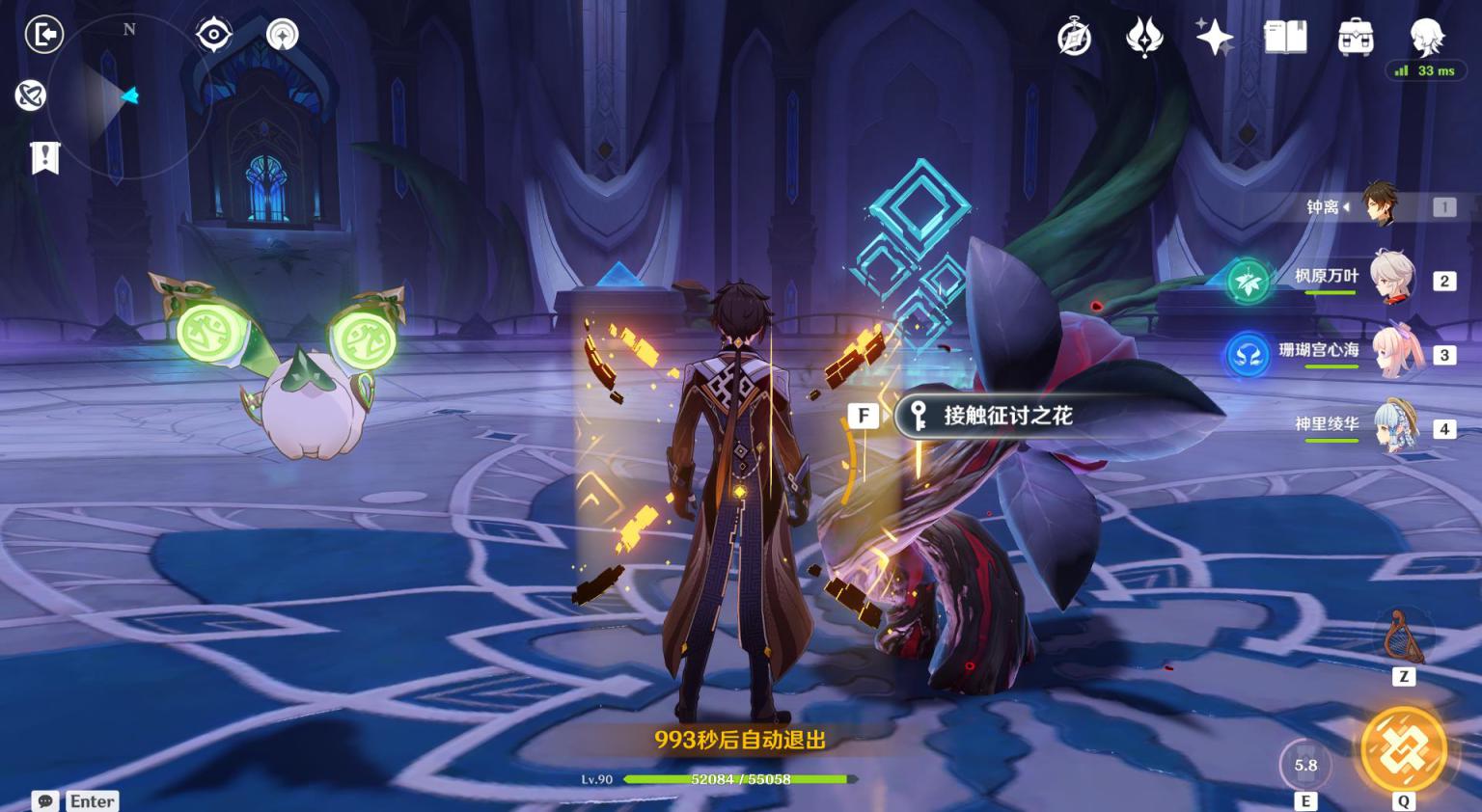Switch to party member 珊瑚宫心海

click(x=1395, y=353)
